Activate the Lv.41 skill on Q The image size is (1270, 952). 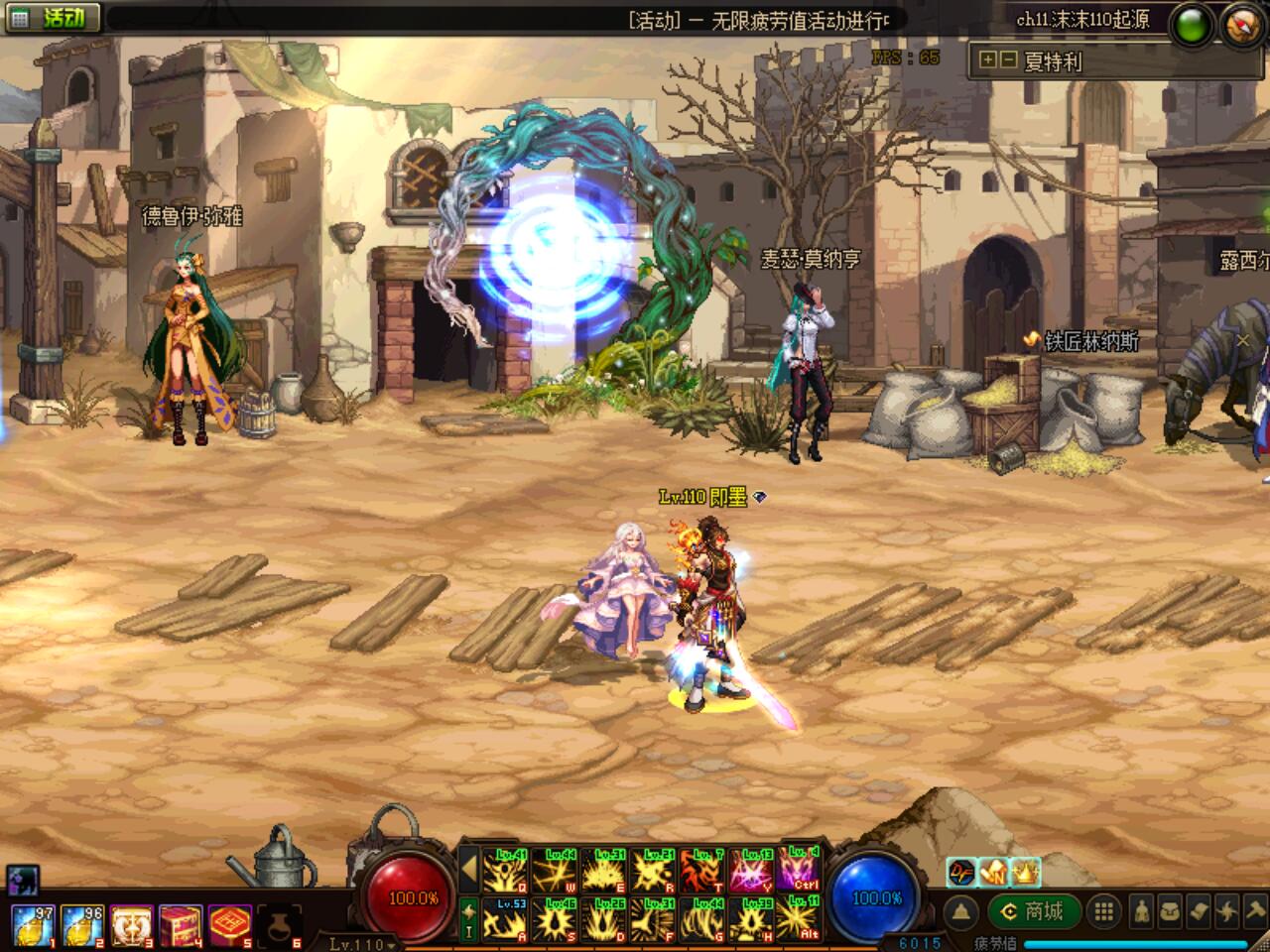pos(505,871)
